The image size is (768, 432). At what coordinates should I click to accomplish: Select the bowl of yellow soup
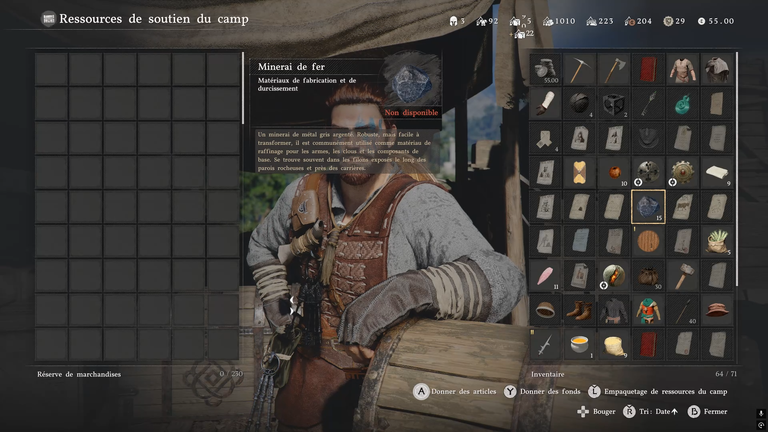pos(580,344)
